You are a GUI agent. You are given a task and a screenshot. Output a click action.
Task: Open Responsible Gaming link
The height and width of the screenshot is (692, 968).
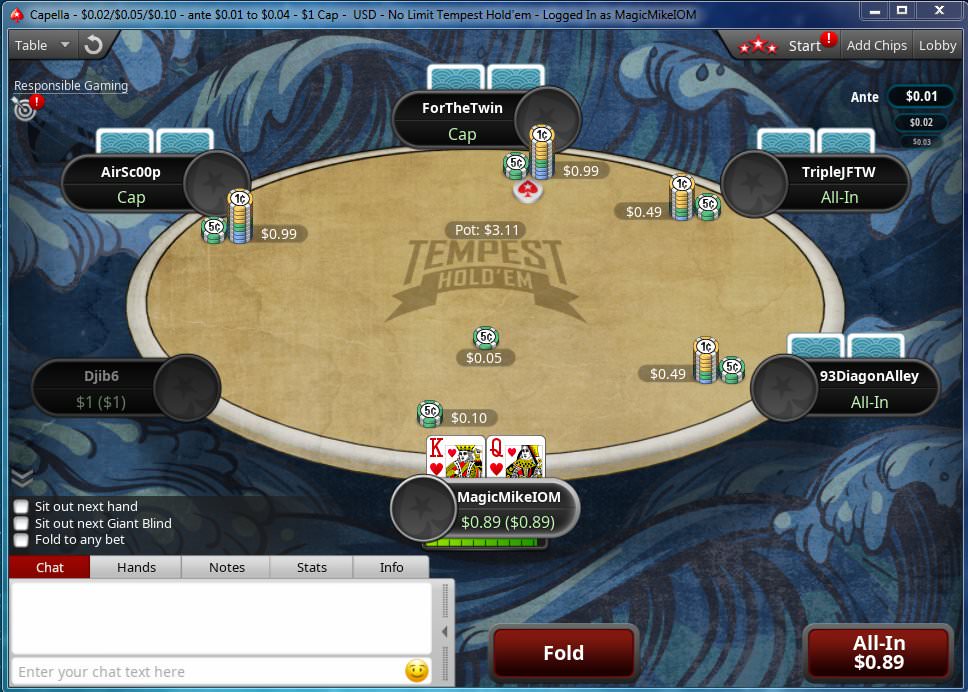point(71,86)
